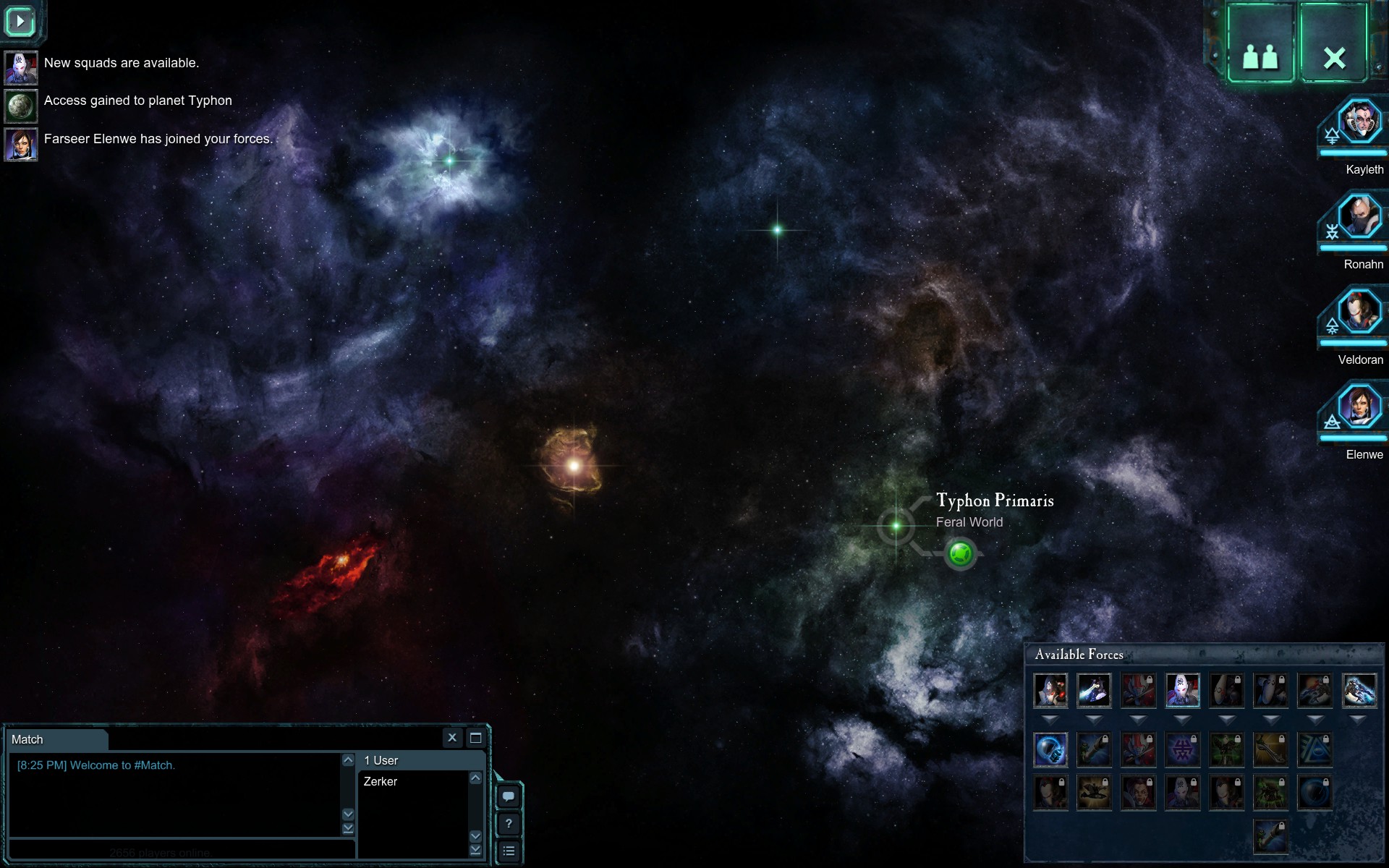Viewport: 1389px width, 868px height.
Task: Open help with the question mark button
Action: point(509,824)
